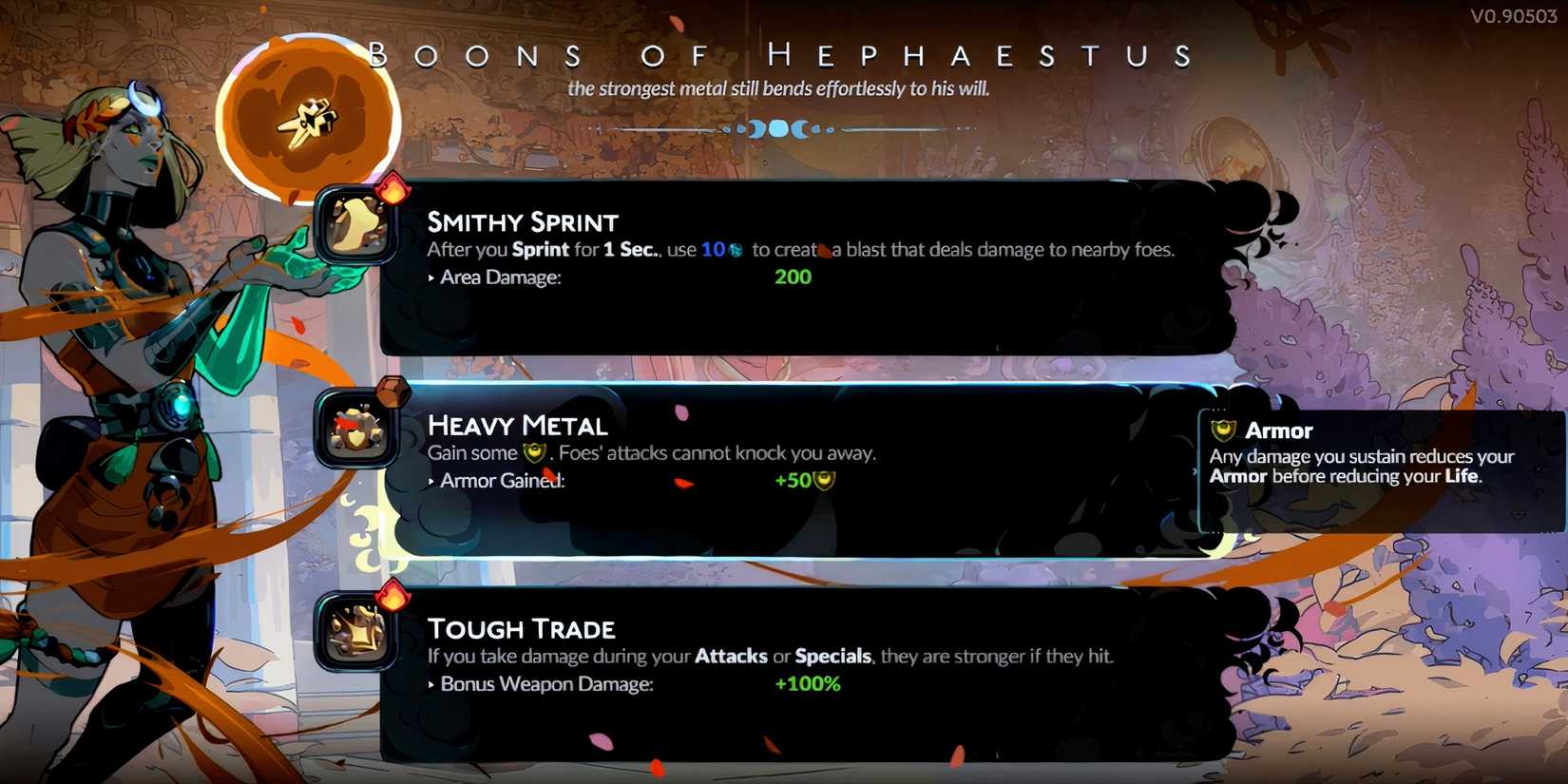This screenshot has width=1568, height=784.
Task: Click the version number V0.90503
Action: click(1514, 15)
